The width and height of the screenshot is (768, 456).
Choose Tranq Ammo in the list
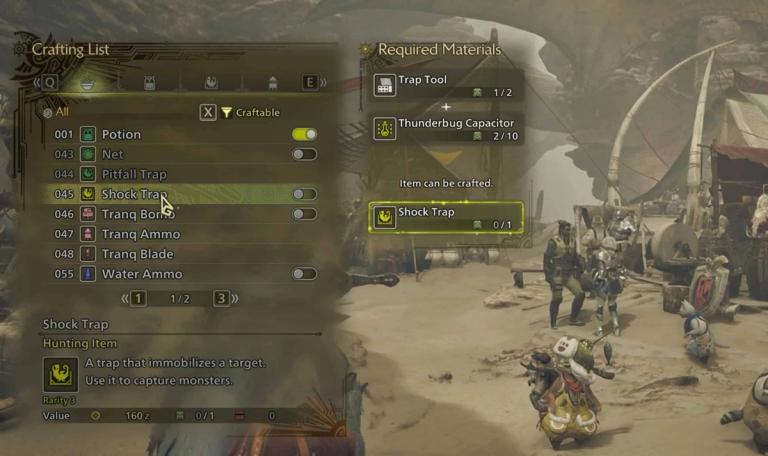(140, 234)
